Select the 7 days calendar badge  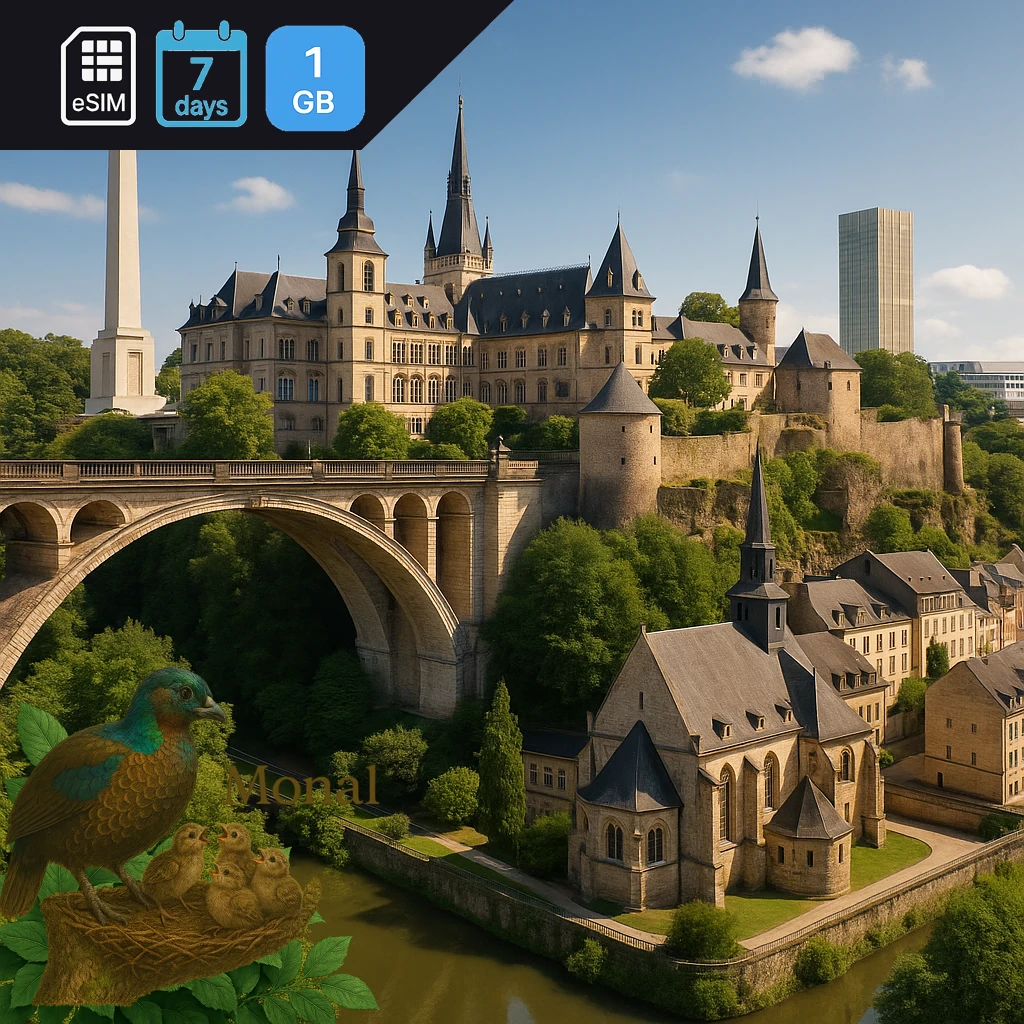coord(201,76)
